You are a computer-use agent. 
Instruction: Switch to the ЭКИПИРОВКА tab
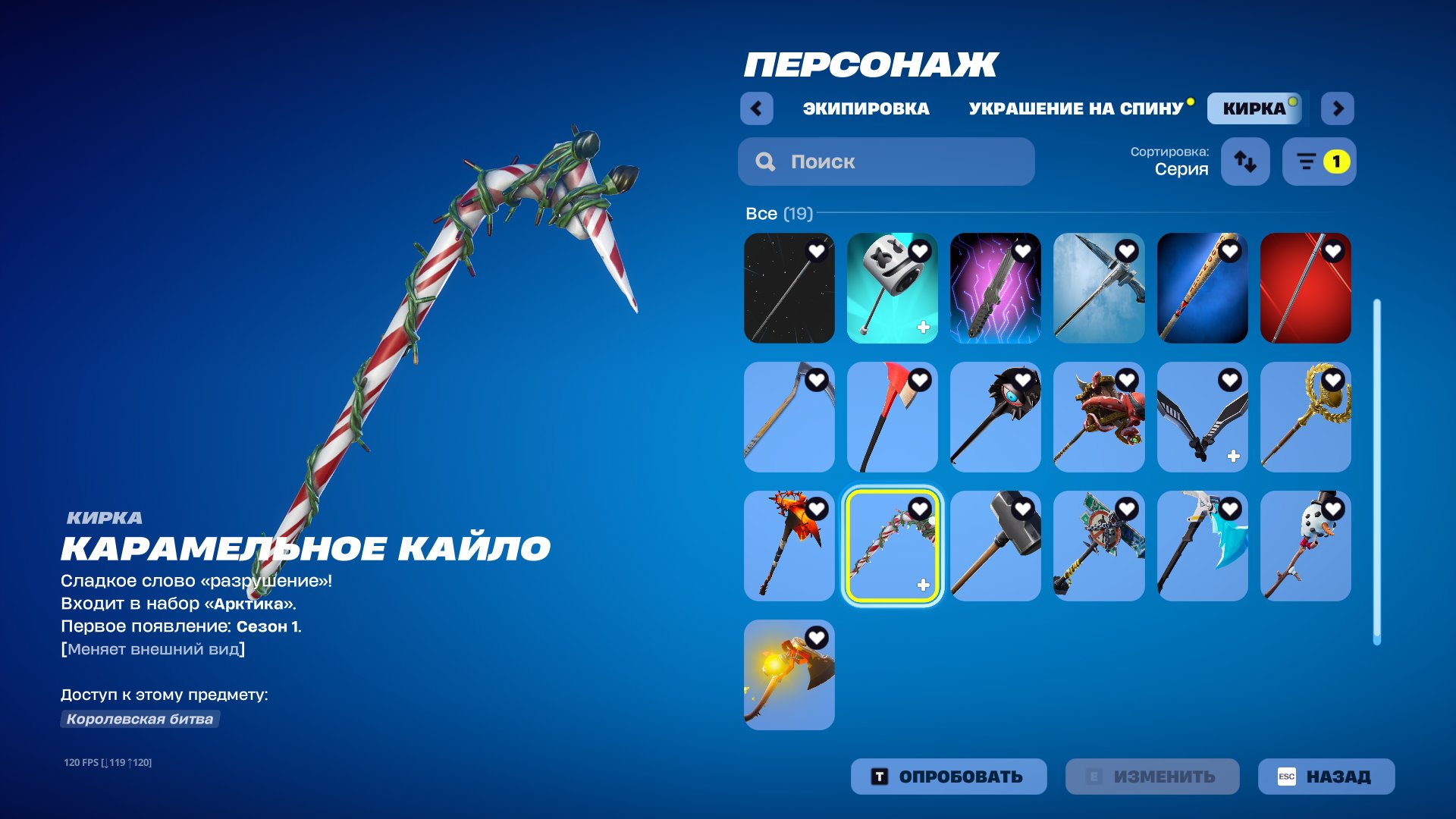[x=864, y=108]
